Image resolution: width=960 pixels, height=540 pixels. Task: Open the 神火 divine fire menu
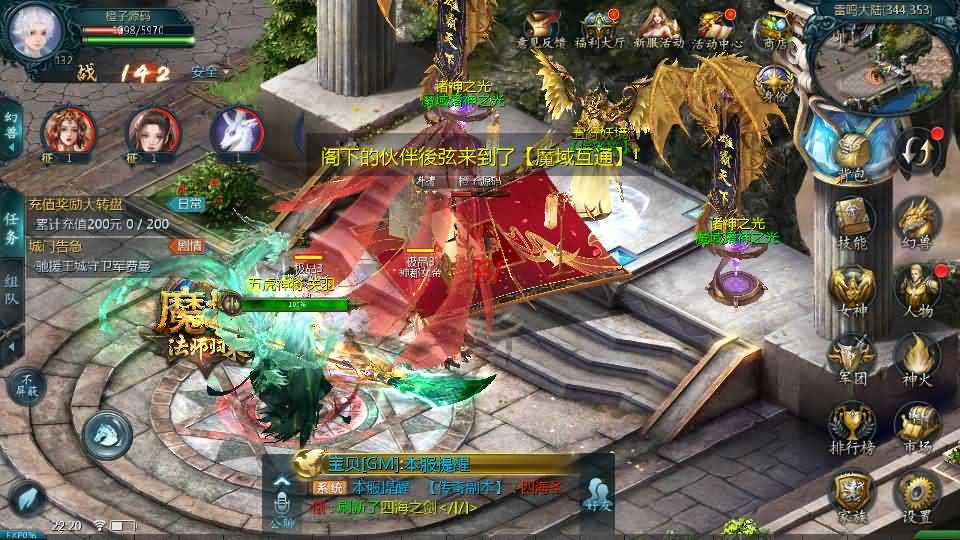(x=915, y=356)
